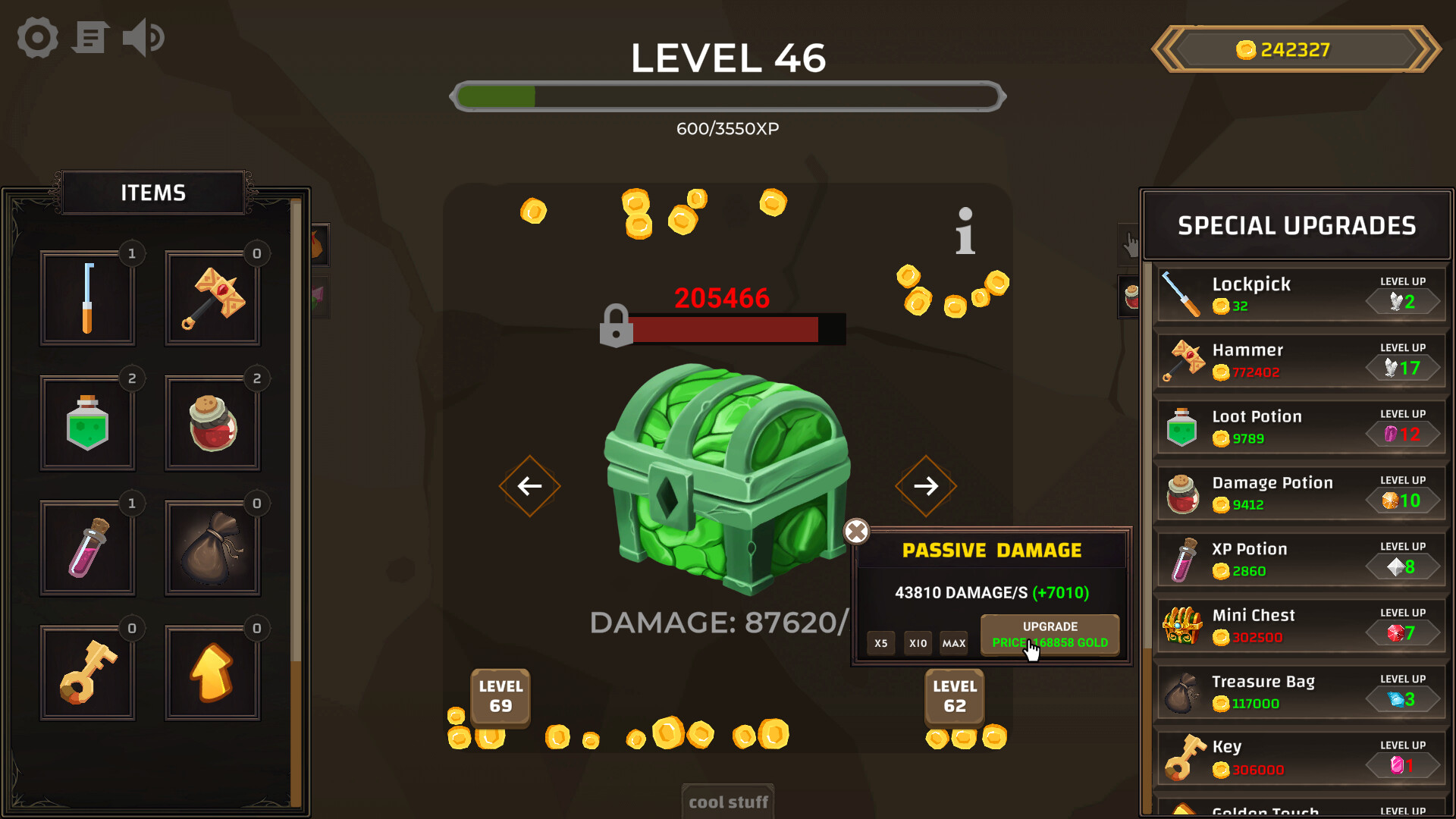This screenshot has height=819, width=1456.
Task: Select the red damage potion in inventory
Action: click(x=213, y=423)
